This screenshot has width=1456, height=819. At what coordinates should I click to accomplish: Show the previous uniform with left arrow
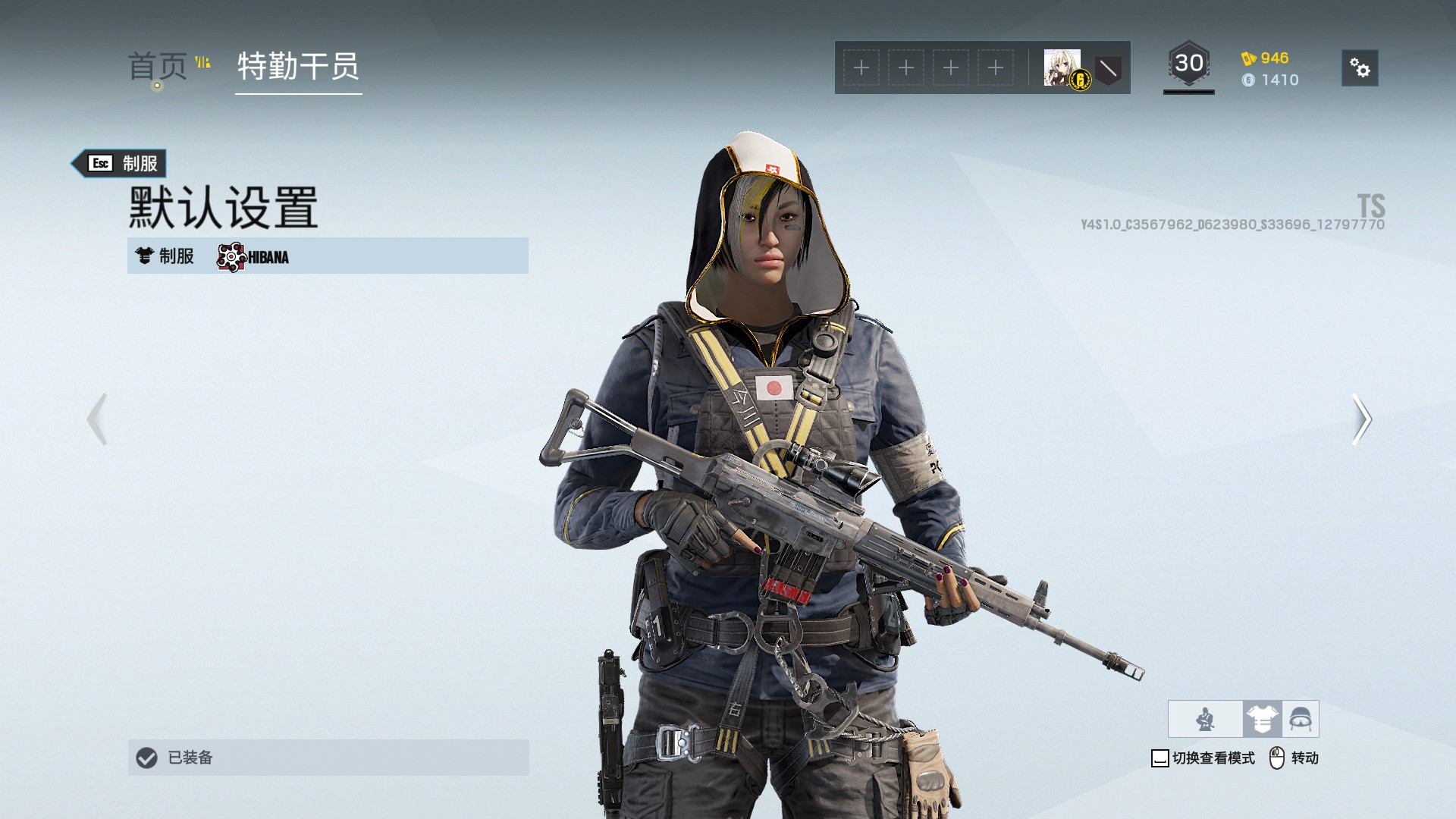(97, 419)
